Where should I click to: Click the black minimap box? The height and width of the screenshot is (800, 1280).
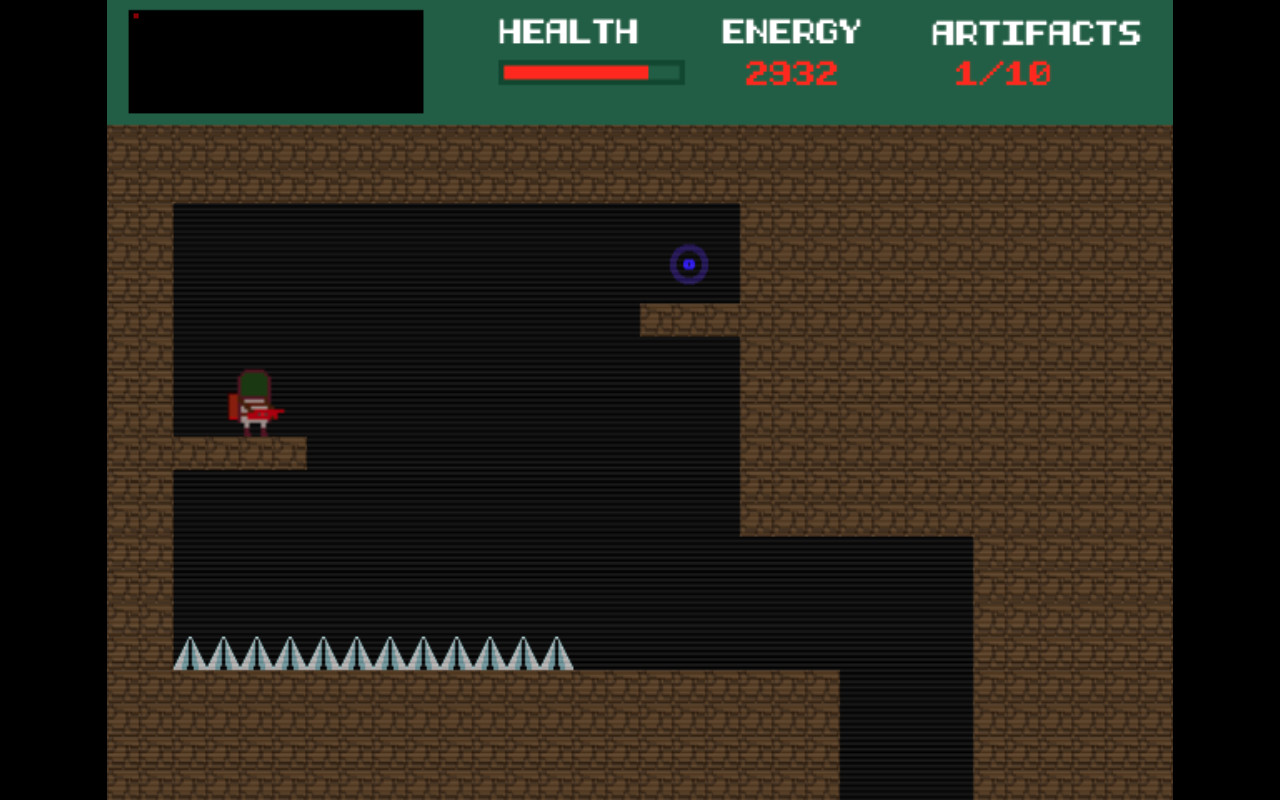point(275,62)
